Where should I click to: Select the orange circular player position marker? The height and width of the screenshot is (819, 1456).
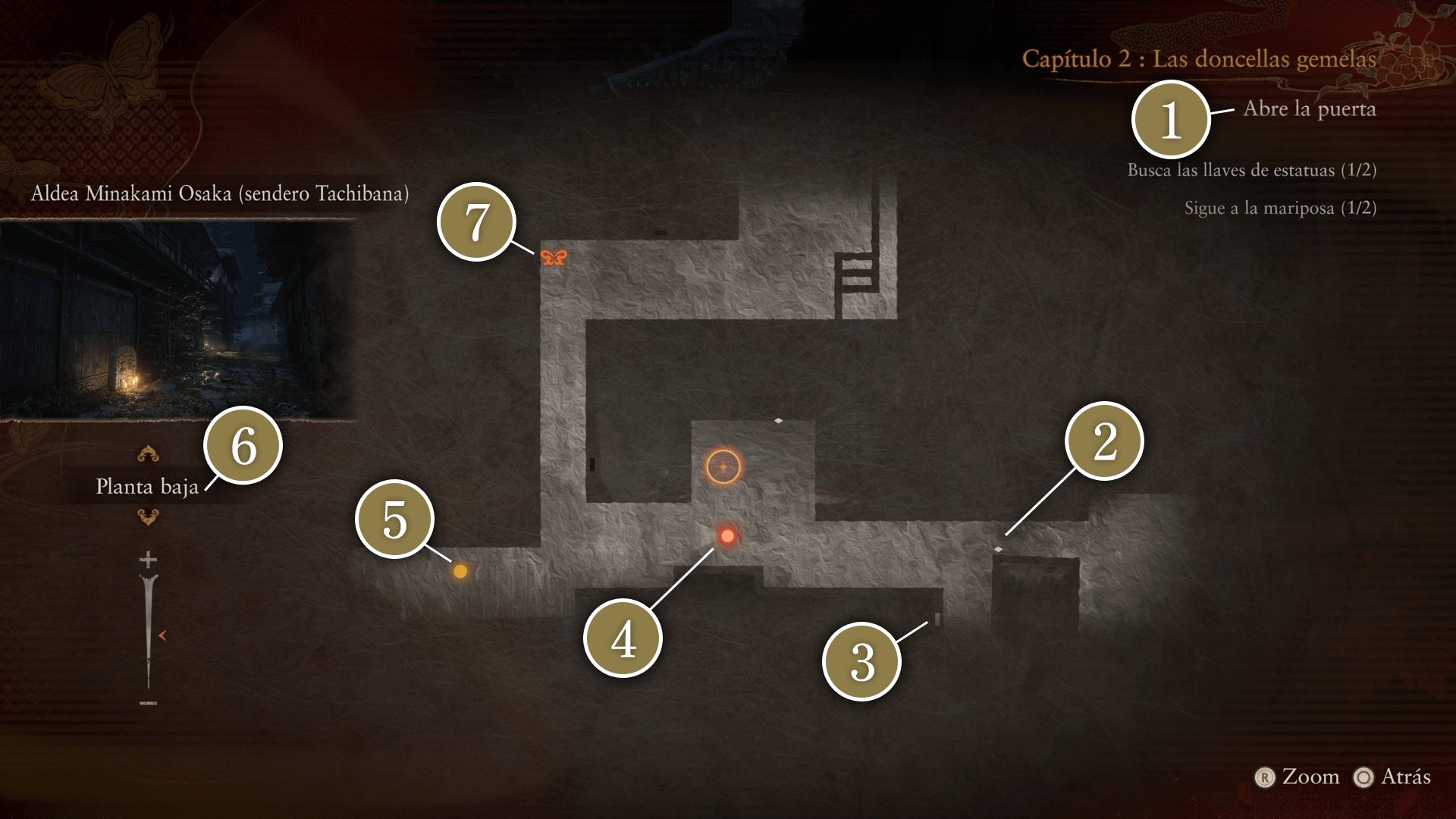(723, 467)
